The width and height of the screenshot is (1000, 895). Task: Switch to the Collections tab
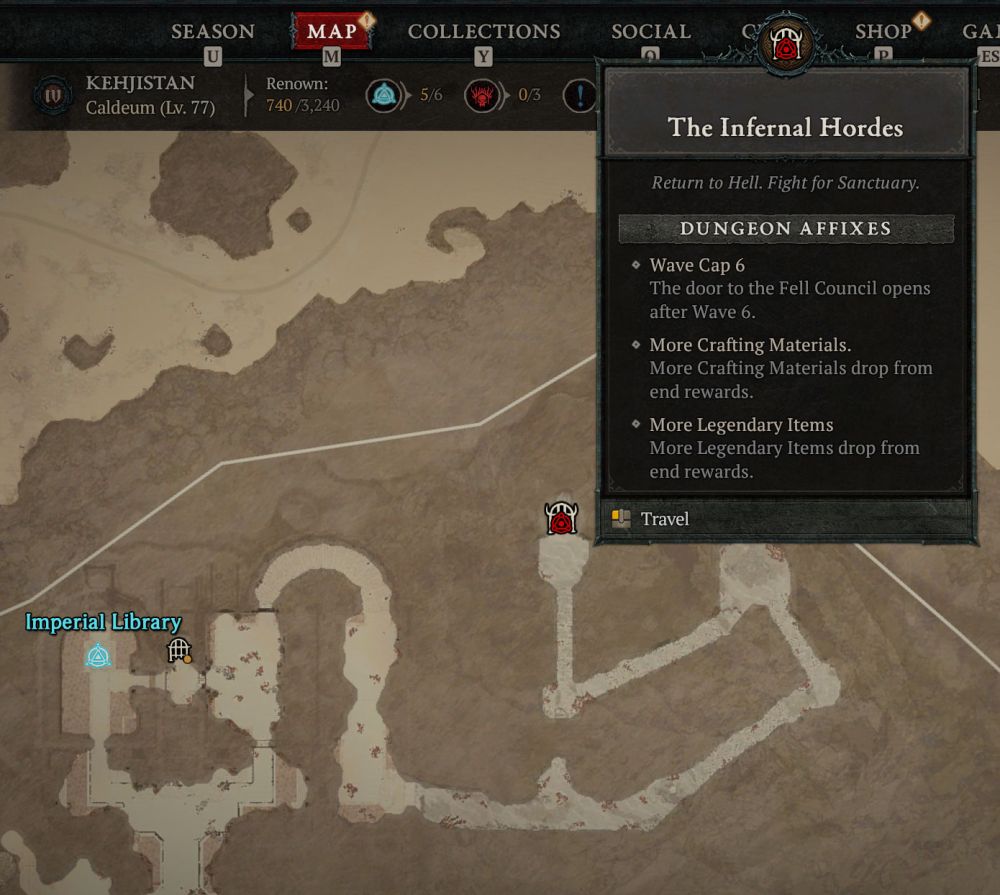[x=482, y=32]
